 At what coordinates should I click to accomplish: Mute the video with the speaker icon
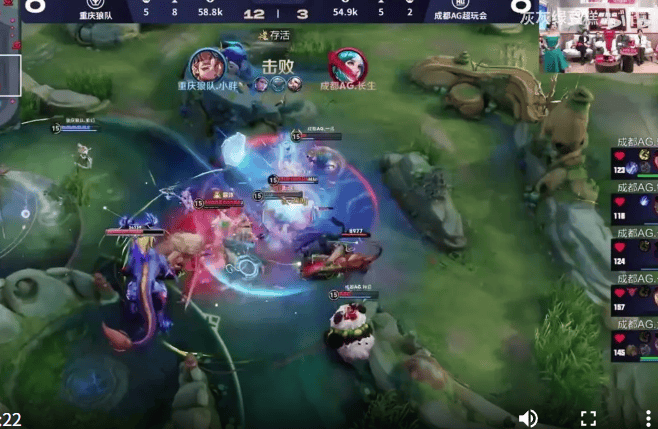[528, 418]
